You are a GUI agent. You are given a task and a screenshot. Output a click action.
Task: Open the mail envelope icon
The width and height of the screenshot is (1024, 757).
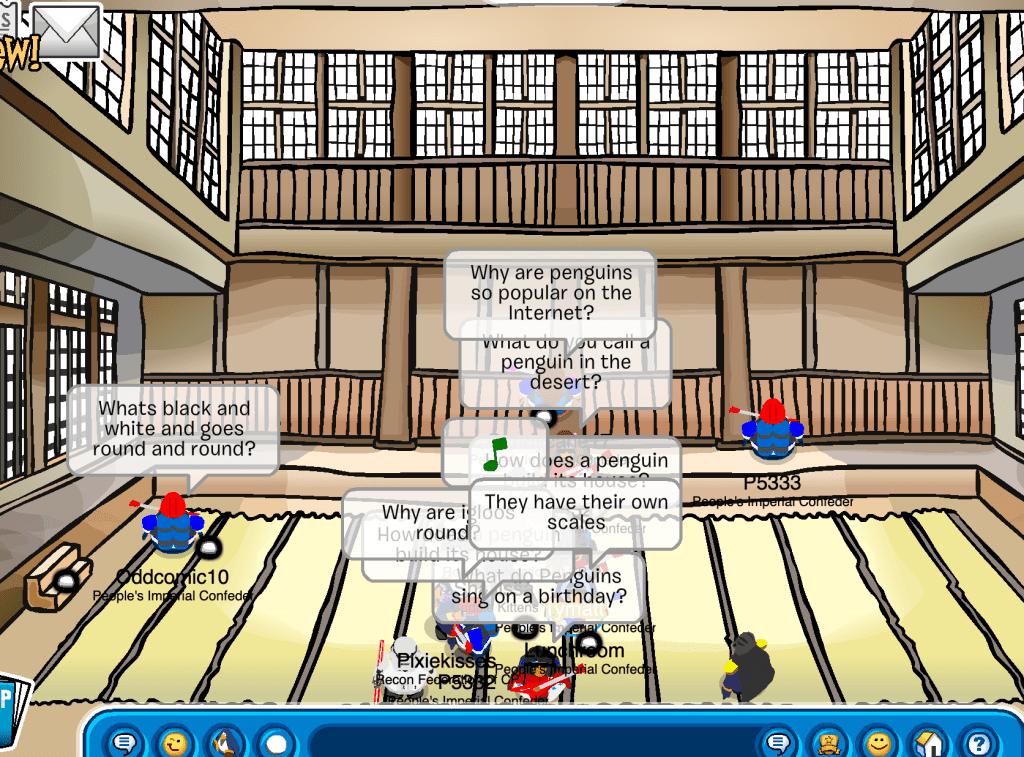pos(67,30)
